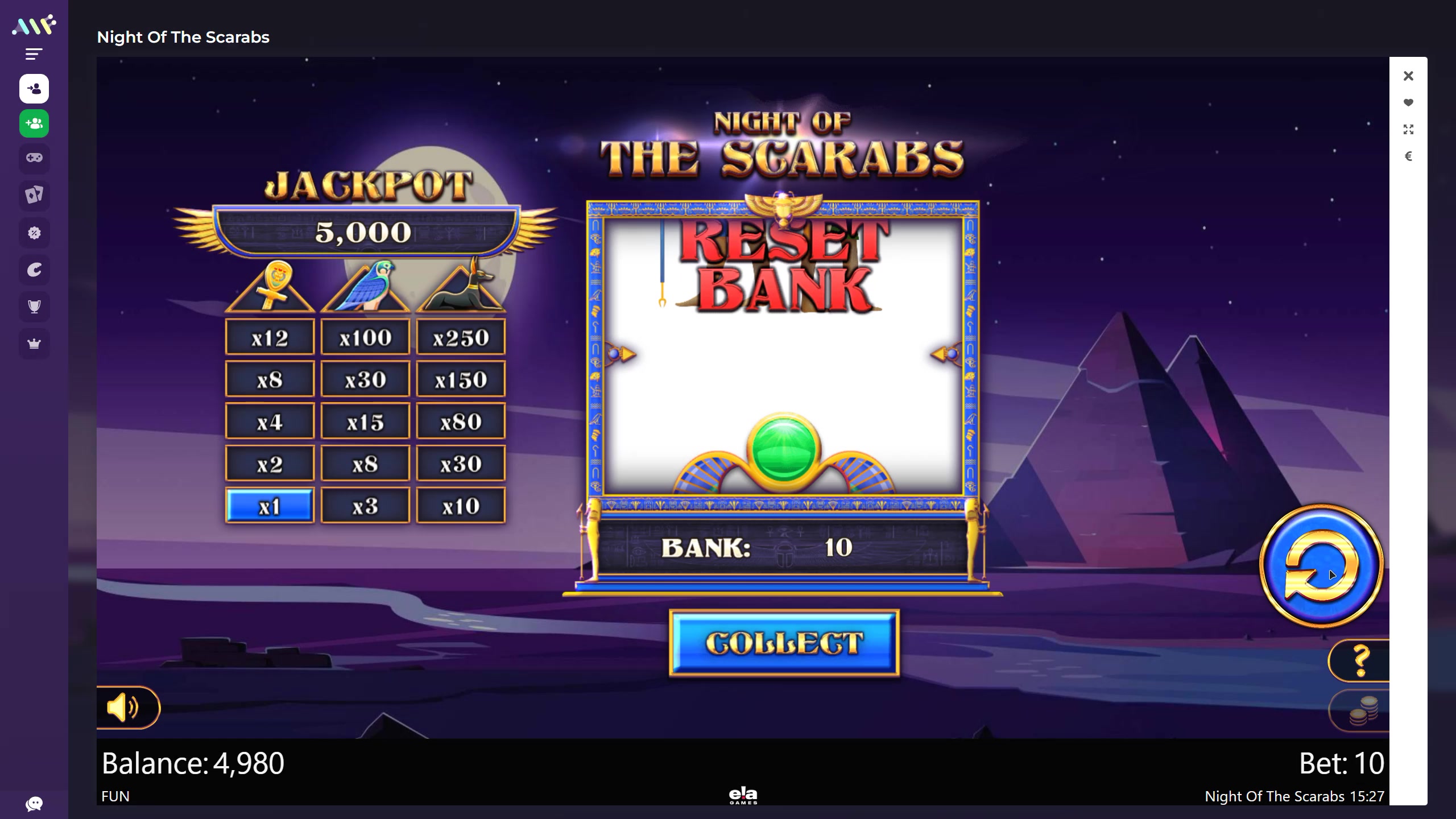1456x819 pixels.
Task: Toggle the sound speaker button
Action: click(x=123, y=708)
